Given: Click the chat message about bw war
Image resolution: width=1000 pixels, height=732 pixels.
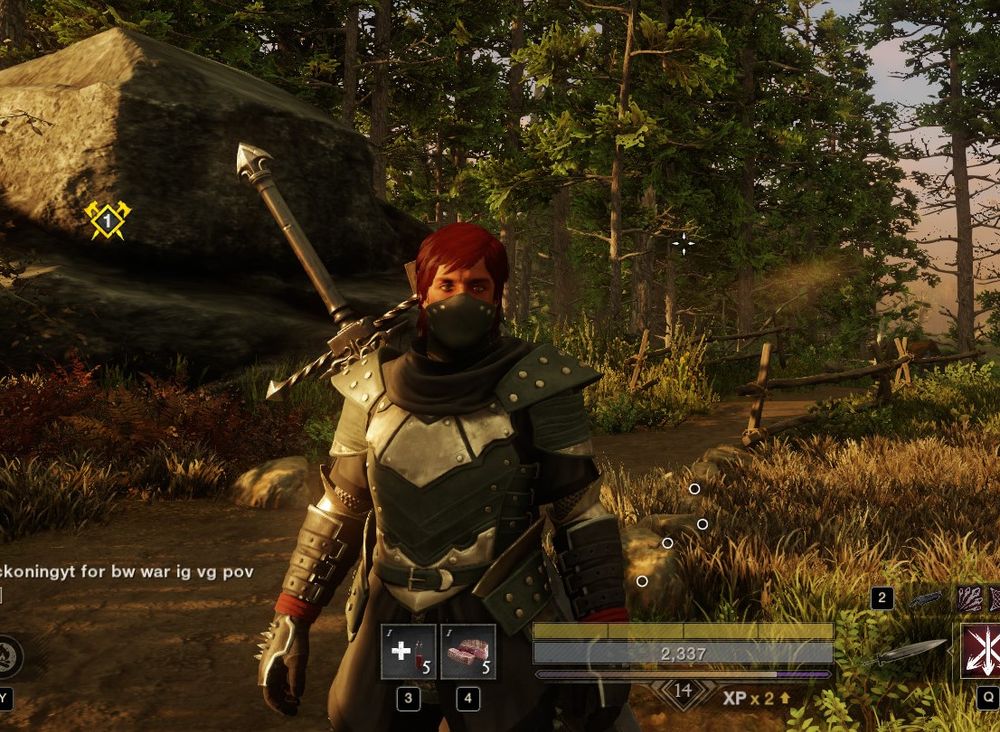Looking at the screenshot, I should [x=125, y=572].
